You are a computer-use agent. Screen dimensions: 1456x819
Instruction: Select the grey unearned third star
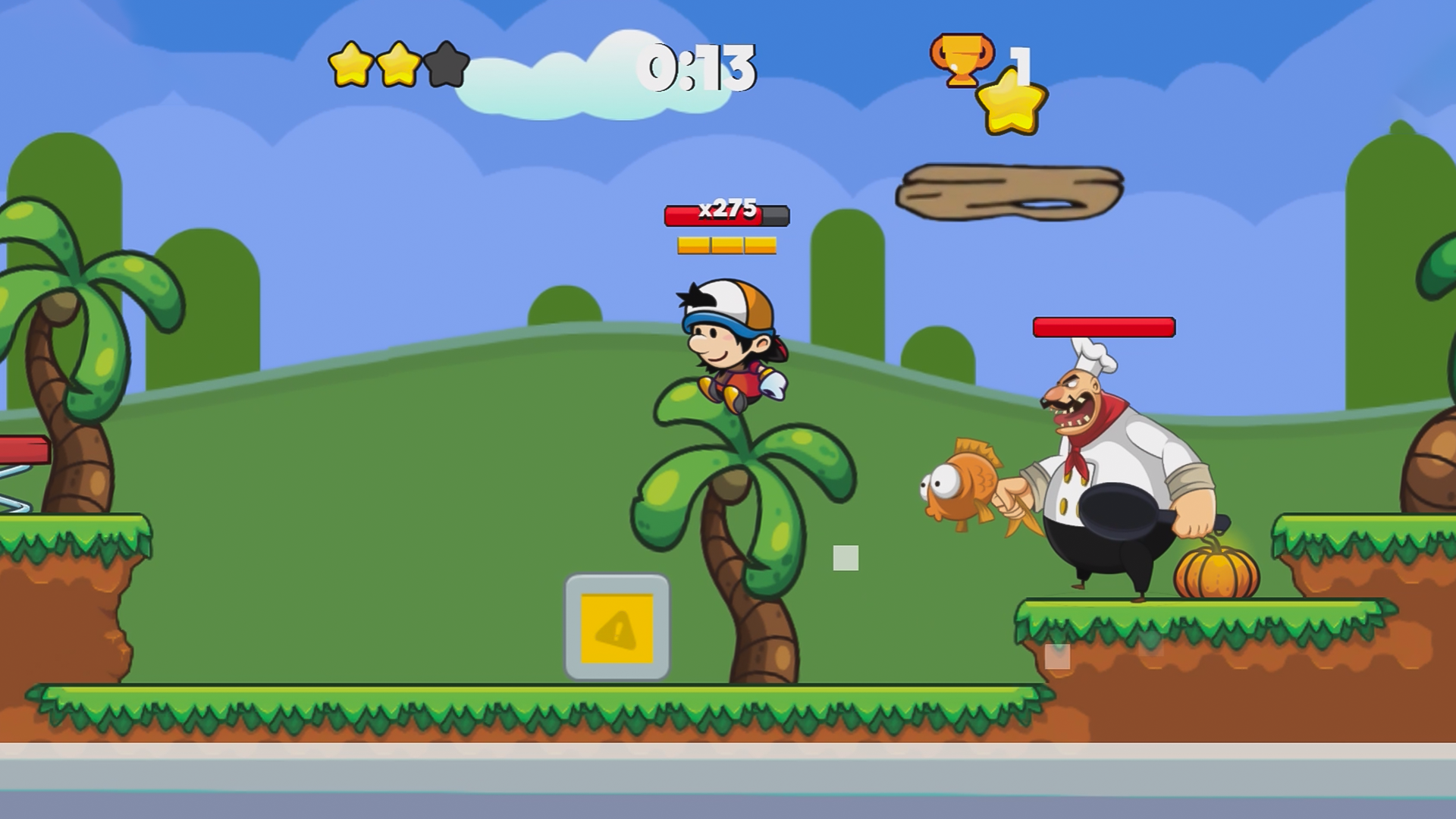coord(446,64)
